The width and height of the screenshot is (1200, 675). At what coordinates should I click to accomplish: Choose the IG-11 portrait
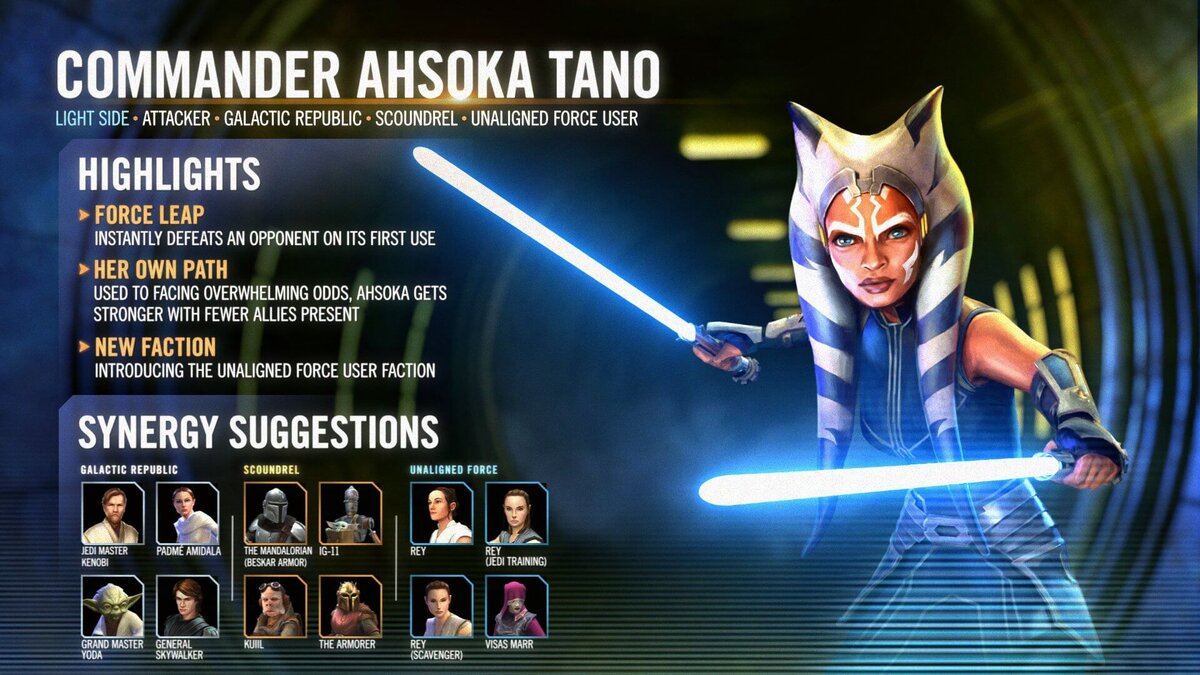(x=350, y=513)
